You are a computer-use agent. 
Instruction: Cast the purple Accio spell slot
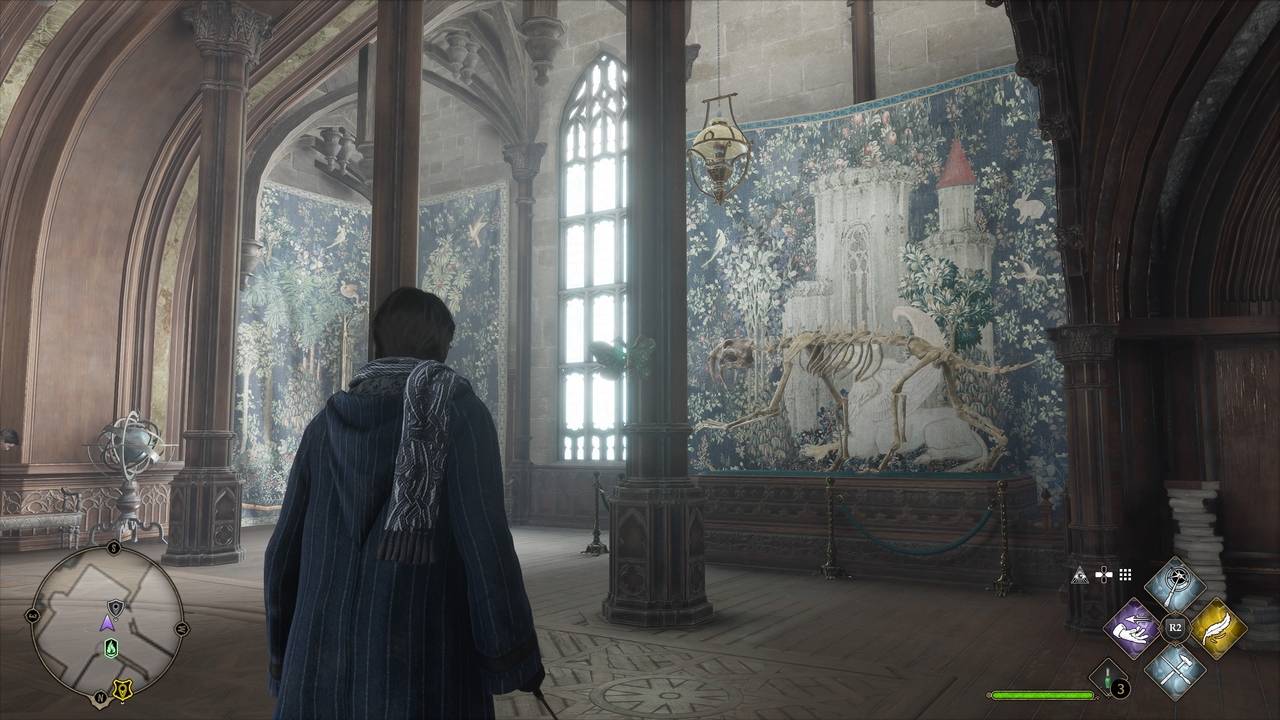(1133, 629)
